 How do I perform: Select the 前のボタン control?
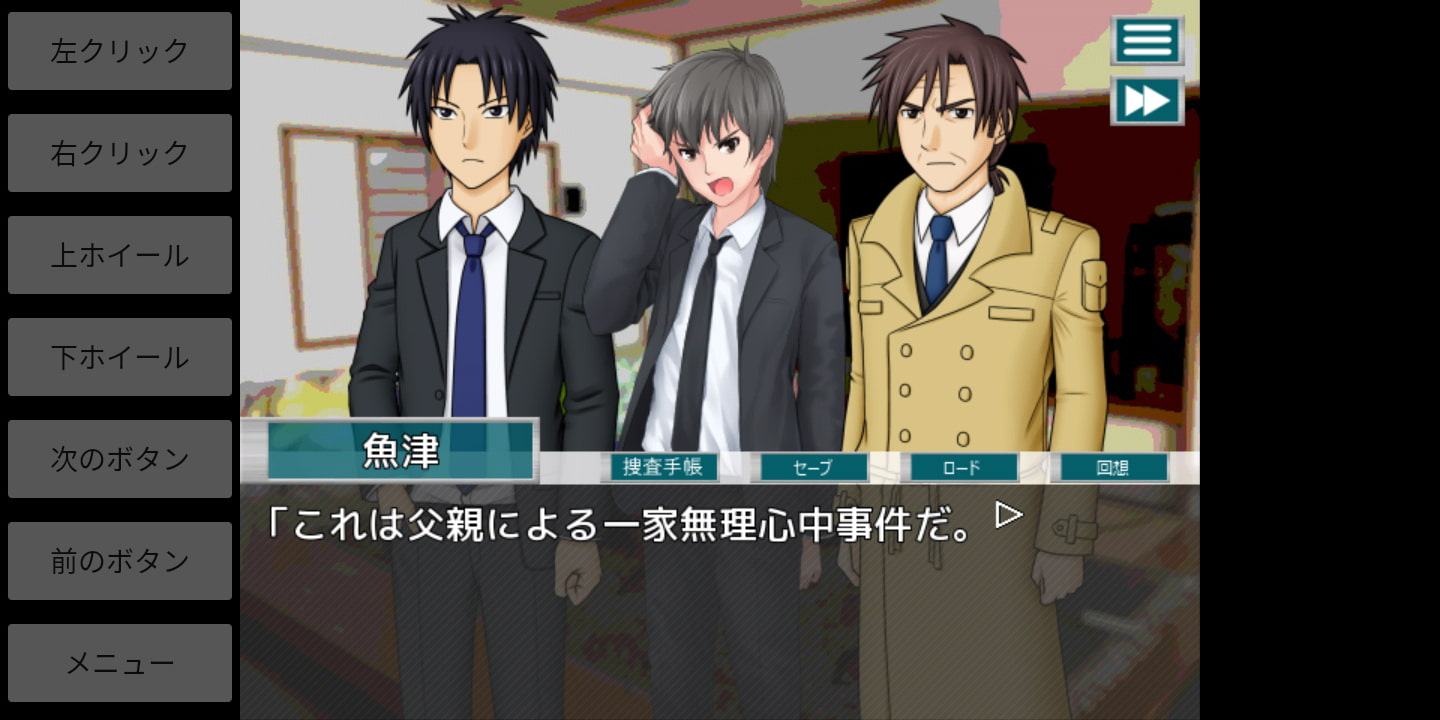120,561
